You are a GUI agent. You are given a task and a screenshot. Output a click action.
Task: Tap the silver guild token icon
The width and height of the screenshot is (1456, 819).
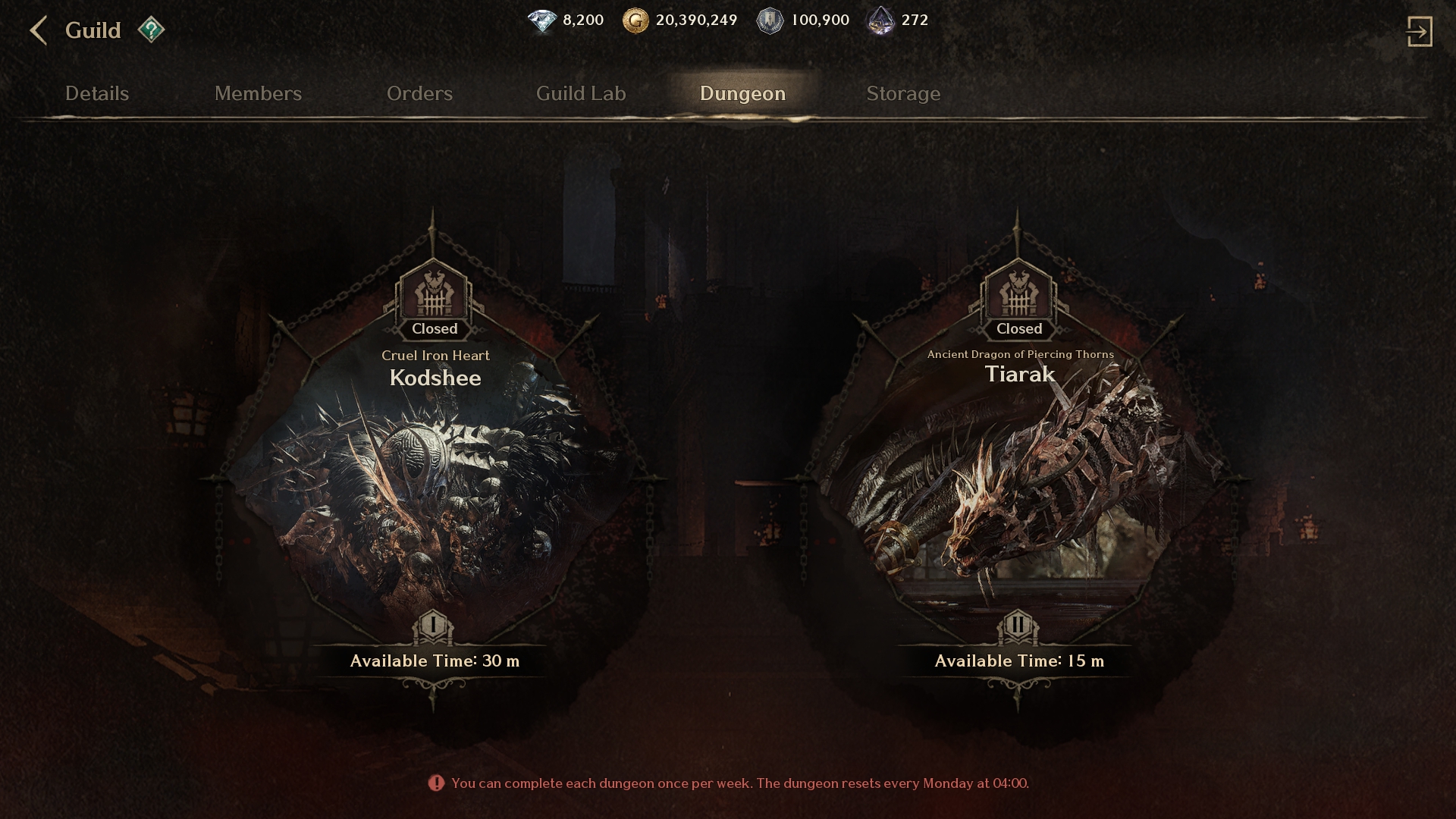770,20
